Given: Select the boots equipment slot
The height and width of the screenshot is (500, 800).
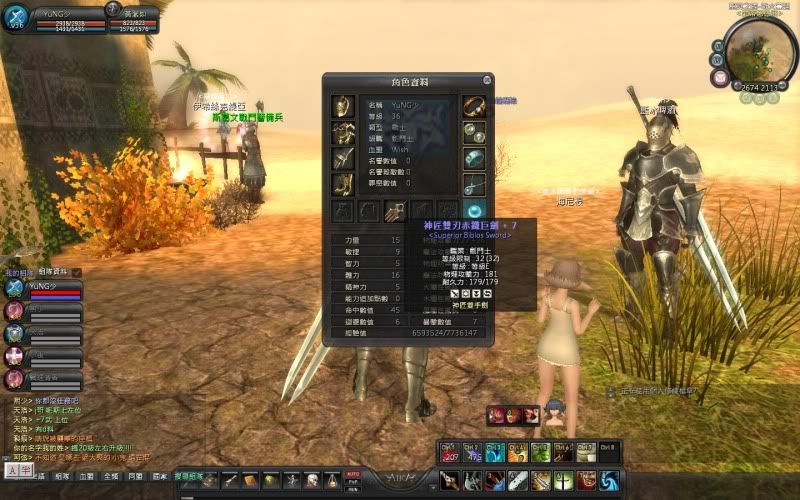Looking at the screenshot, I should (343, 184).
